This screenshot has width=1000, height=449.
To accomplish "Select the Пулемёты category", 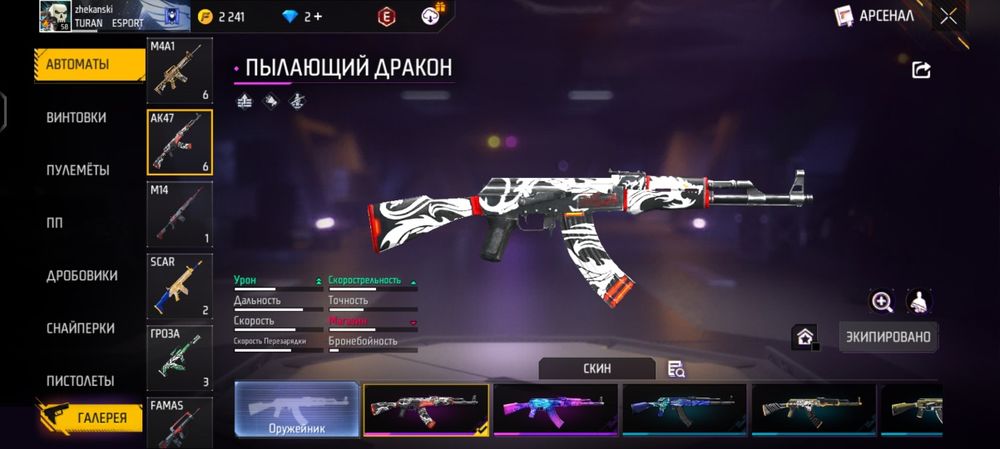I will pyautogui.click(x=78, y=170).
